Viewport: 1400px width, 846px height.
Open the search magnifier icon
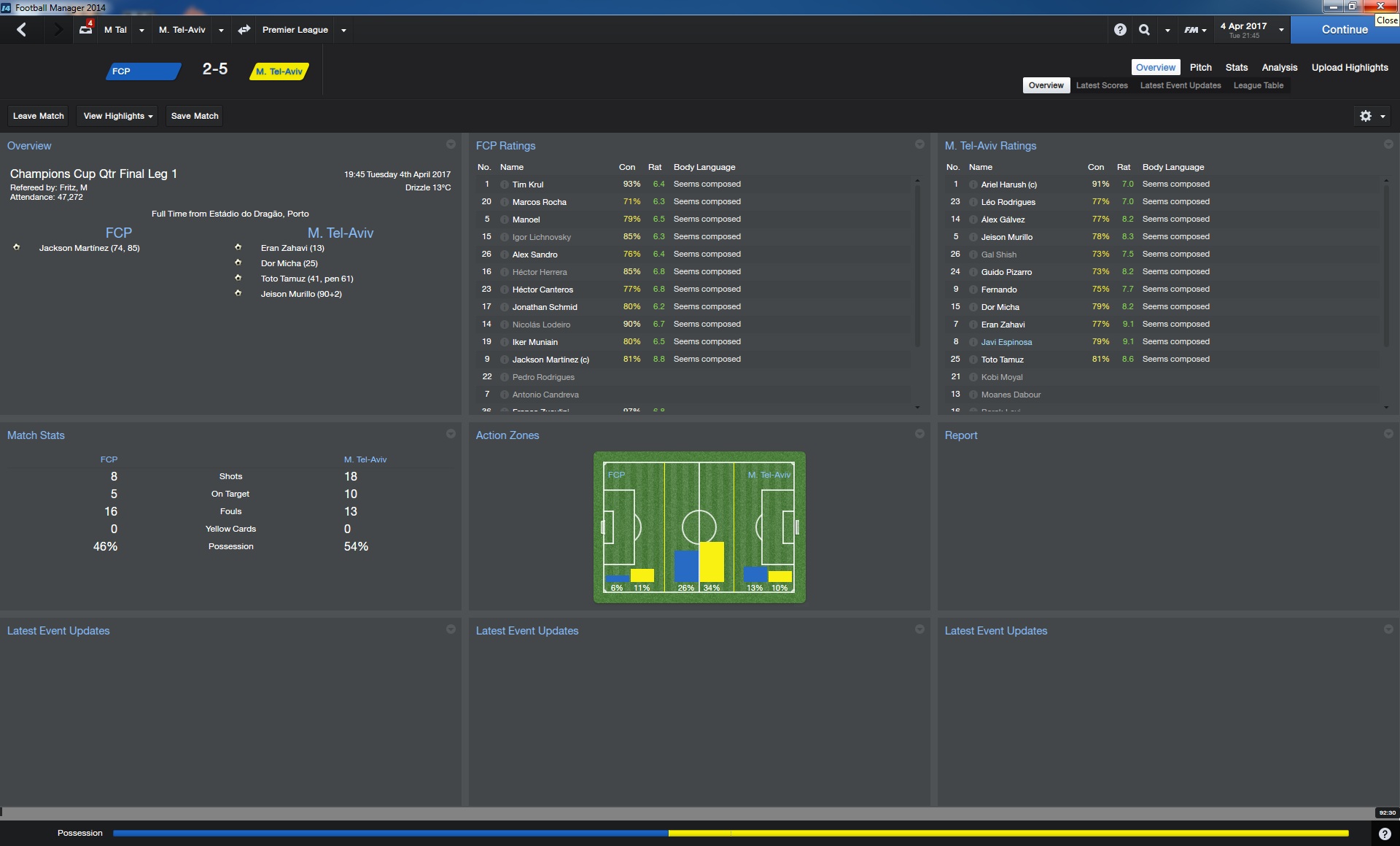click(1144, 30)
